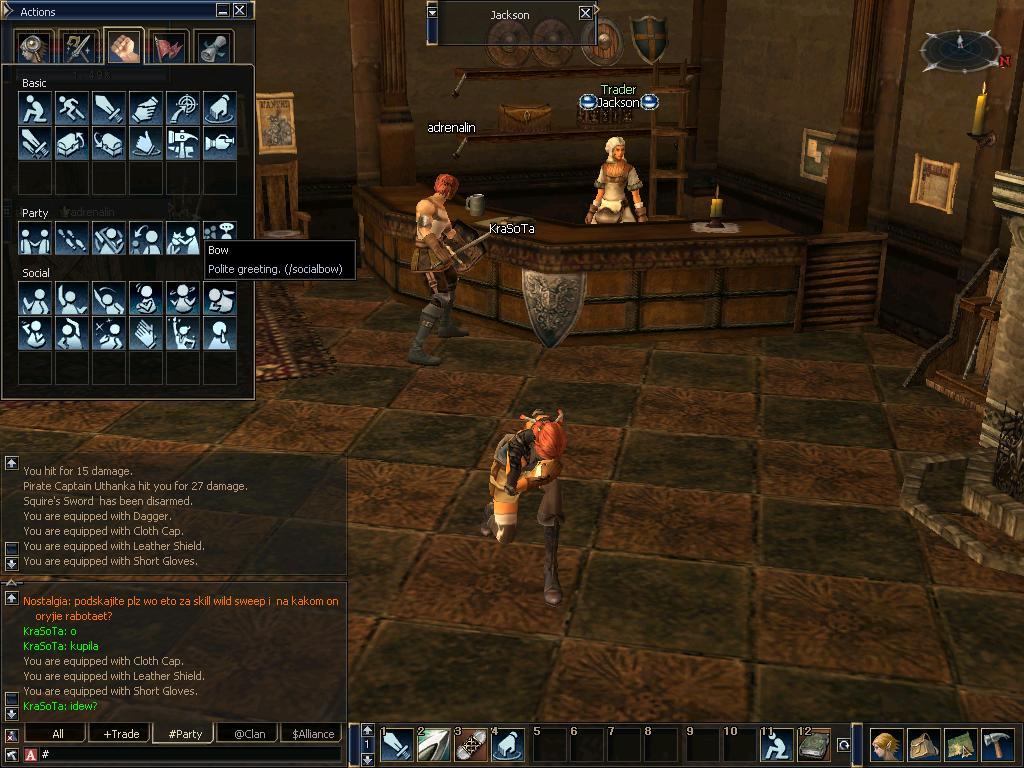This screenshot has width=1024, height=768.
Task: Minimize the Actions window
Action: click(222, 11)
